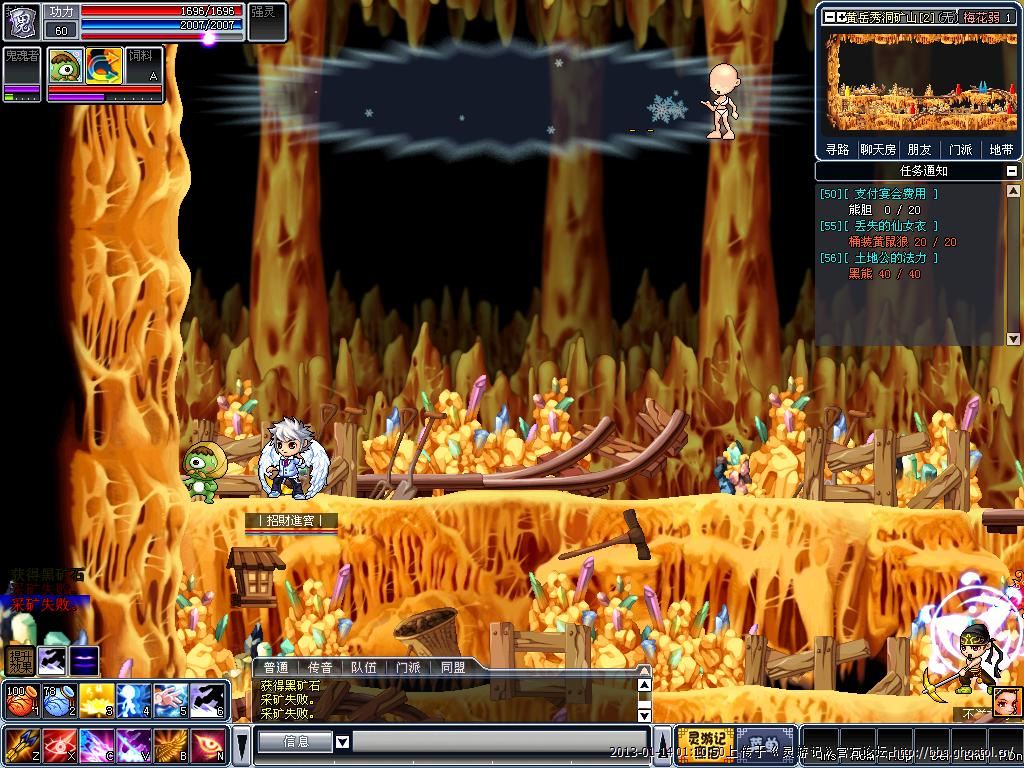This screenshot has height=768, width=1024.
Task: Open the 寻路 pathfinding tab
Action: pyautogui.click(x=837, y=150)
